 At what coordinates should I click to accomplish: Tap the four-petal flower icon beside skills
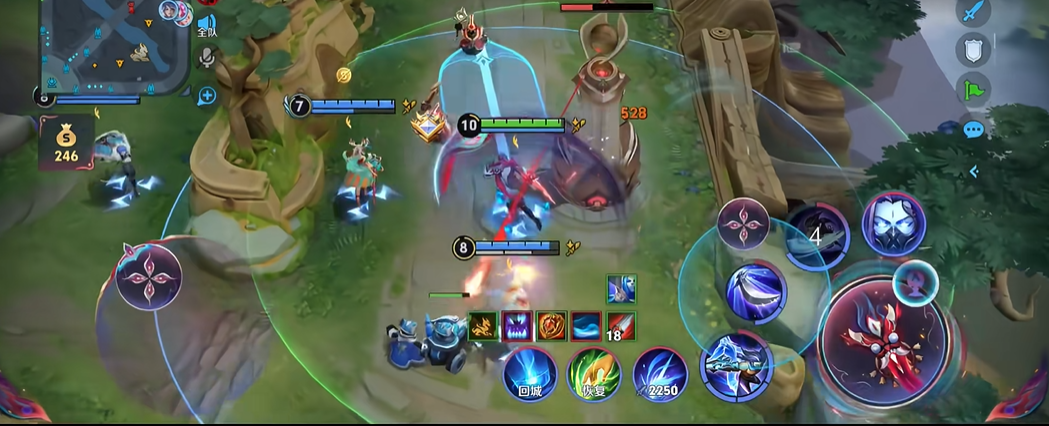tap(742, 223)
